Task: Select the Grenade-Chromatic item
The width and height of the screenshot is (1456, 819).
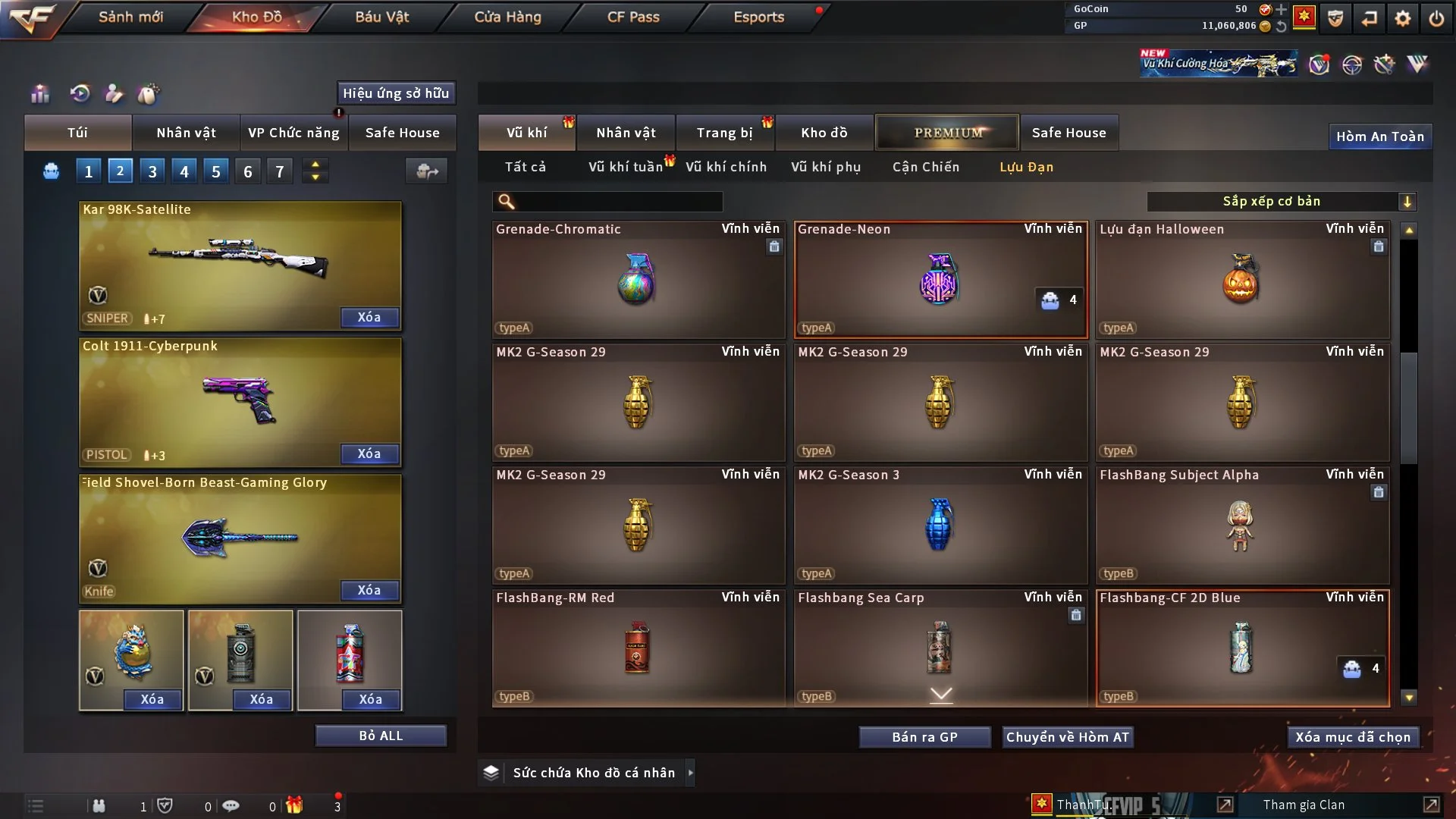Action: click(x=638, y=279)
